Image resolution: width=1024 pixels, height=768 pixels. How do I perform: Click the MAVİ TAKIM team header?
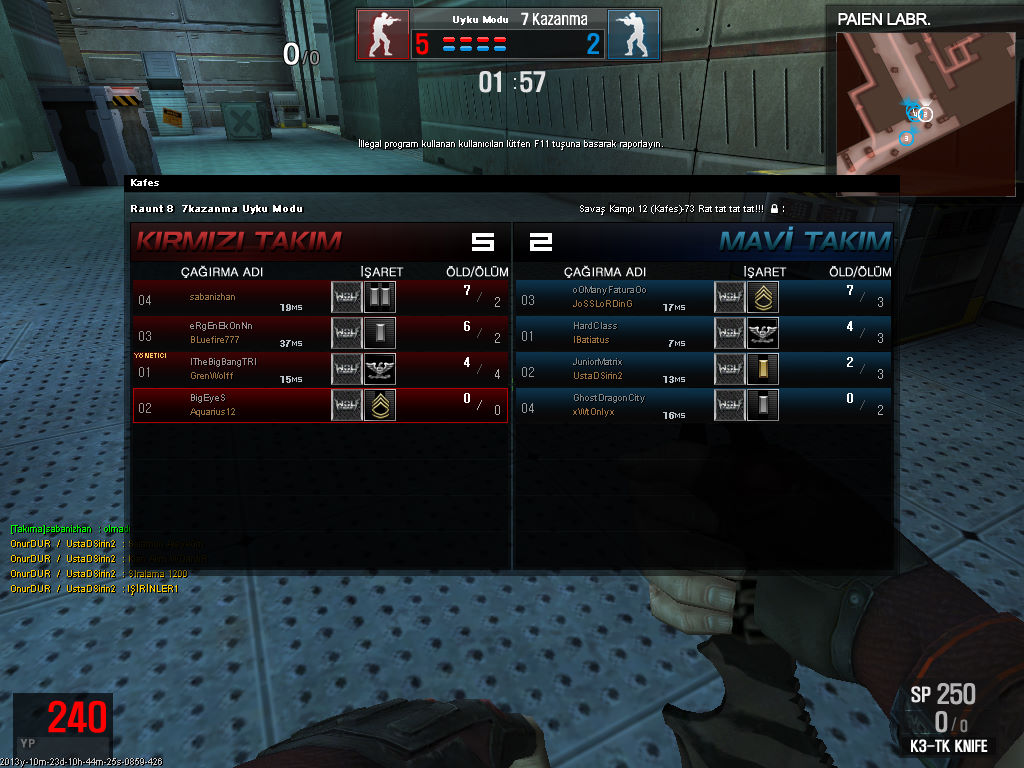point(804,241)
